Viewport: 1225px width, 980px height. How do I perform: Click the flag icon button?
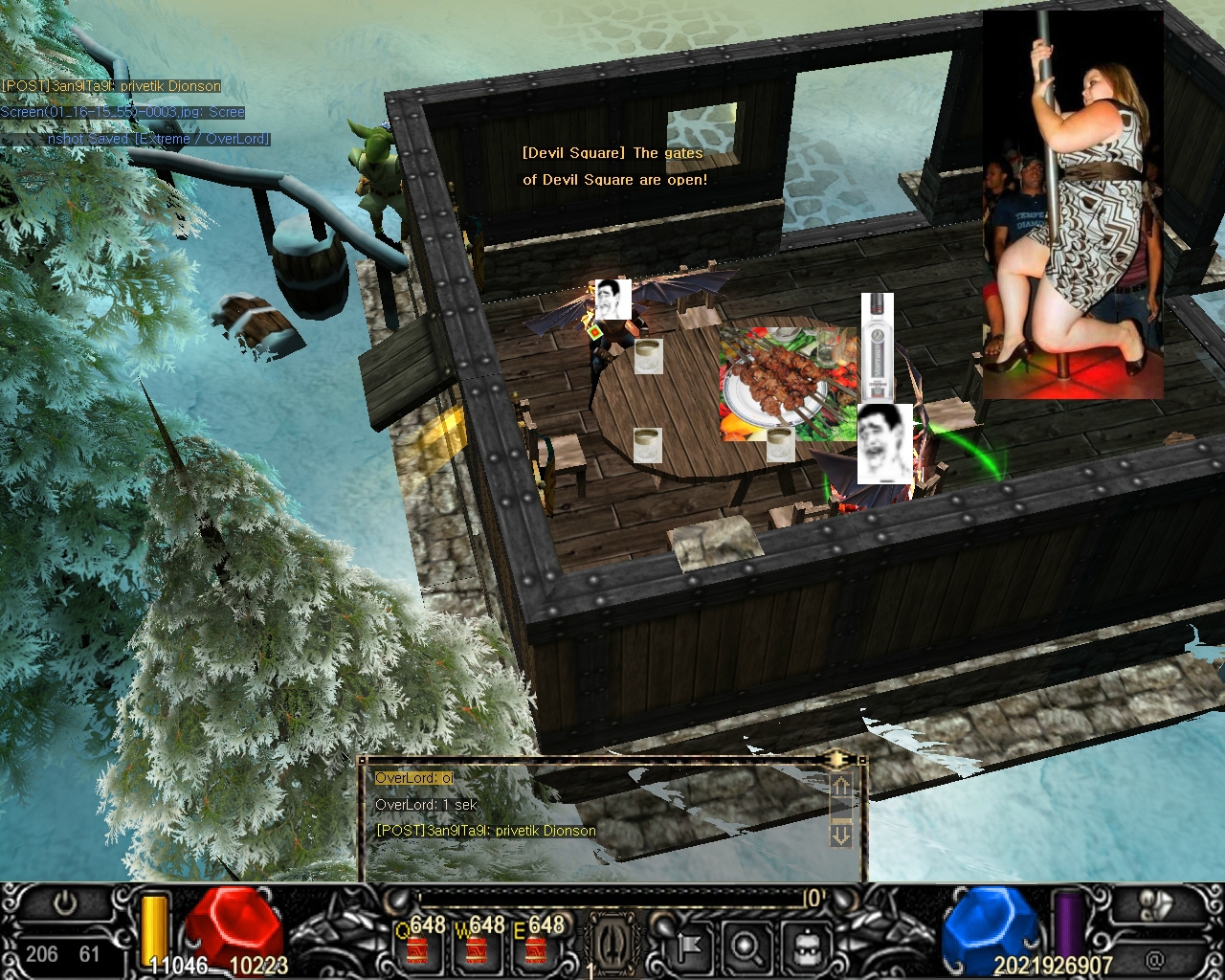[685, 946]
